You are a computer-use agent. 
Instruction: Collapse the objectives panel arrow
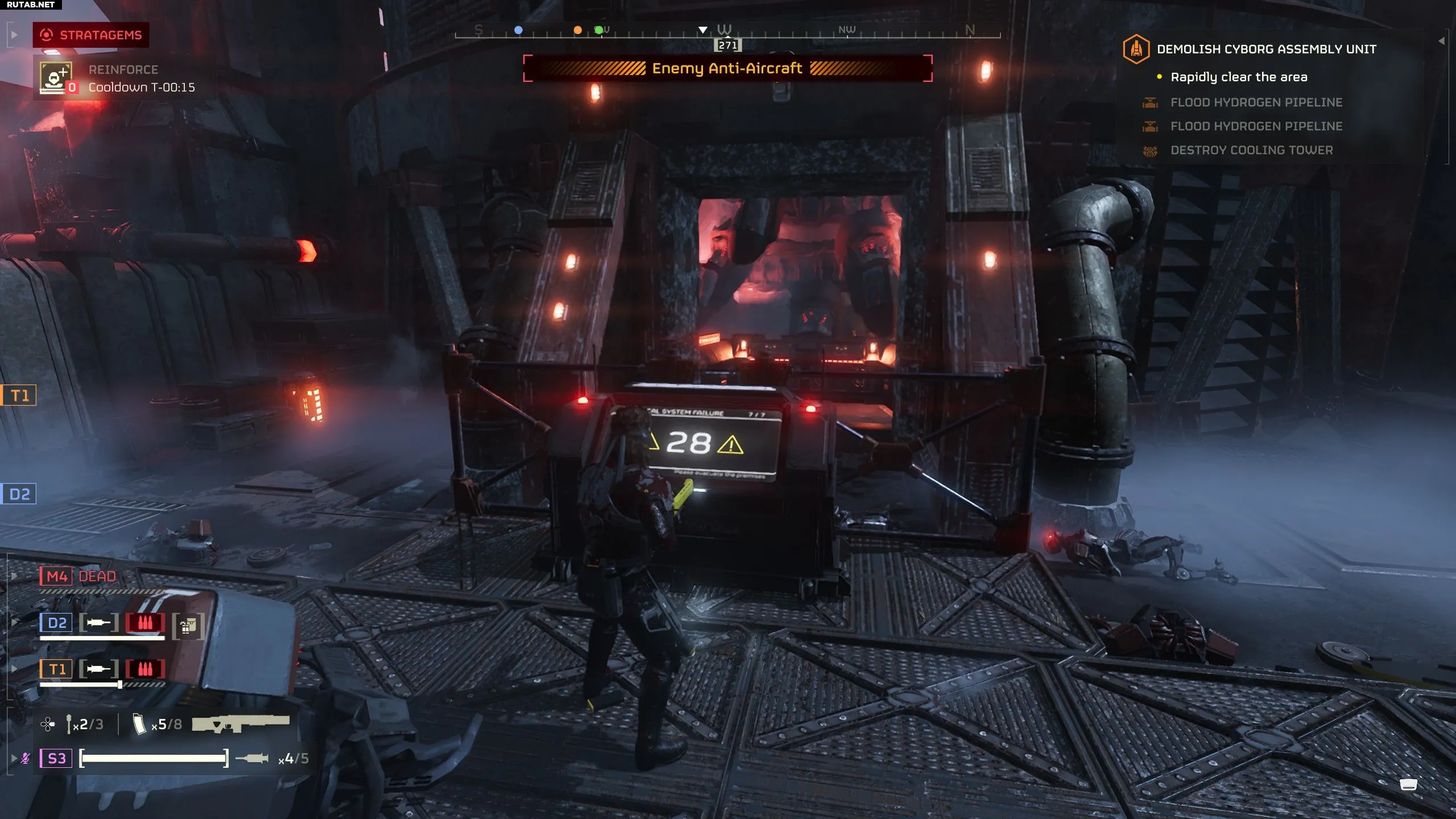coord(1441,41)
